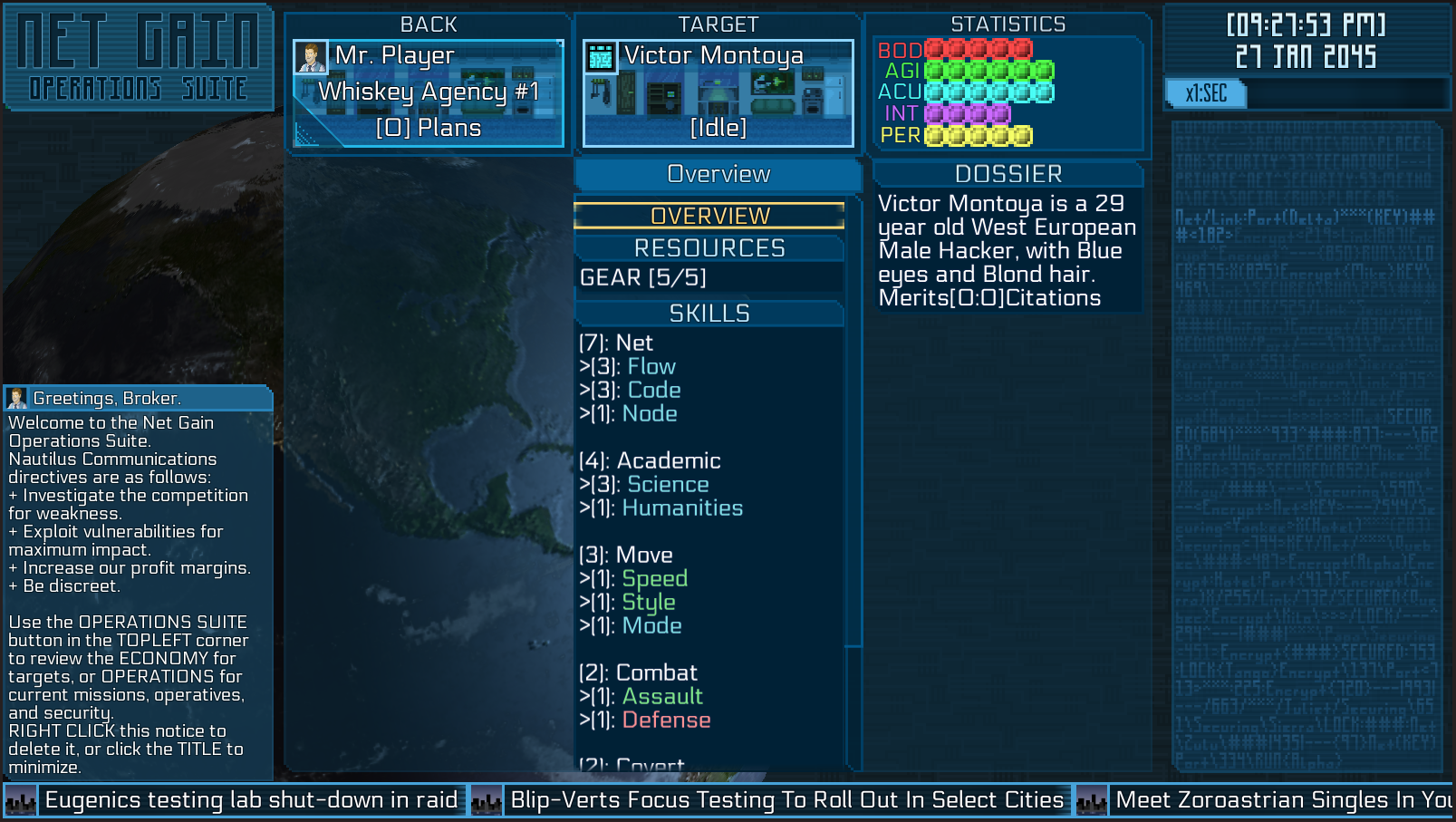Open the DOSSIER panel header
This screenshot has width=1456, height=822.
click(1008, 174)
